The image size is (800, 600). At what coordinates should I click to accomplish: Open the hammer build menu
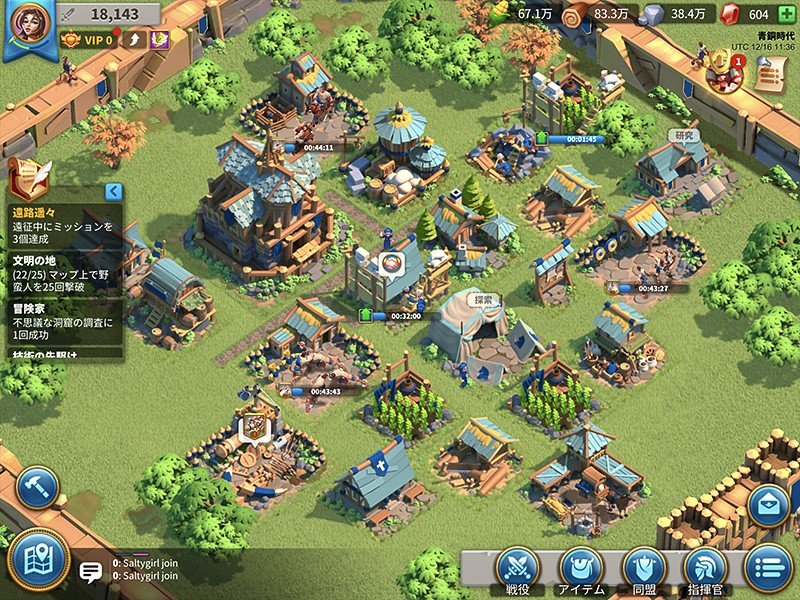pos(37,488)
